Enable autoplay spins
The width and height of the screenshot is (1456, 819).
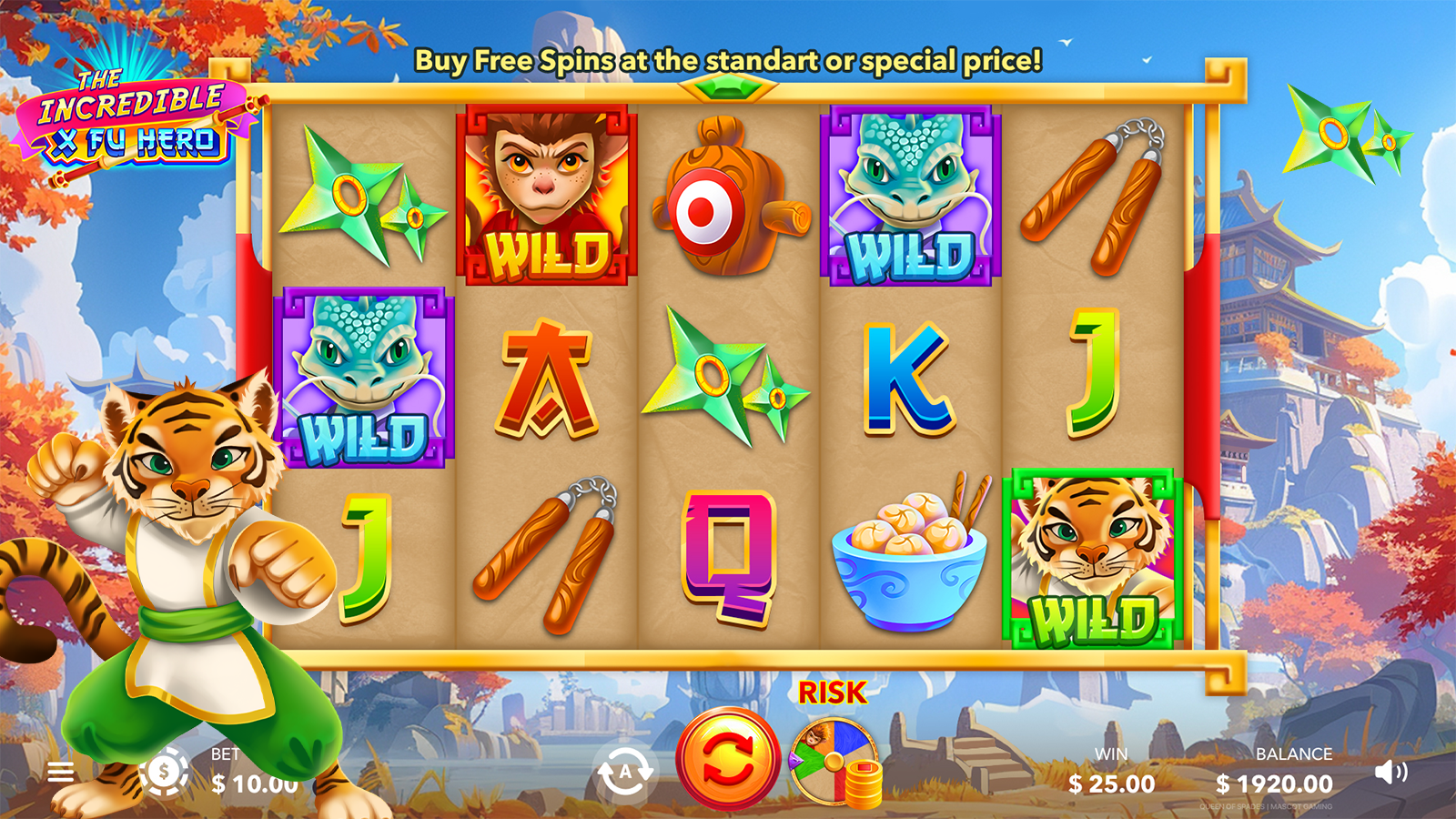tap(624, 773)
